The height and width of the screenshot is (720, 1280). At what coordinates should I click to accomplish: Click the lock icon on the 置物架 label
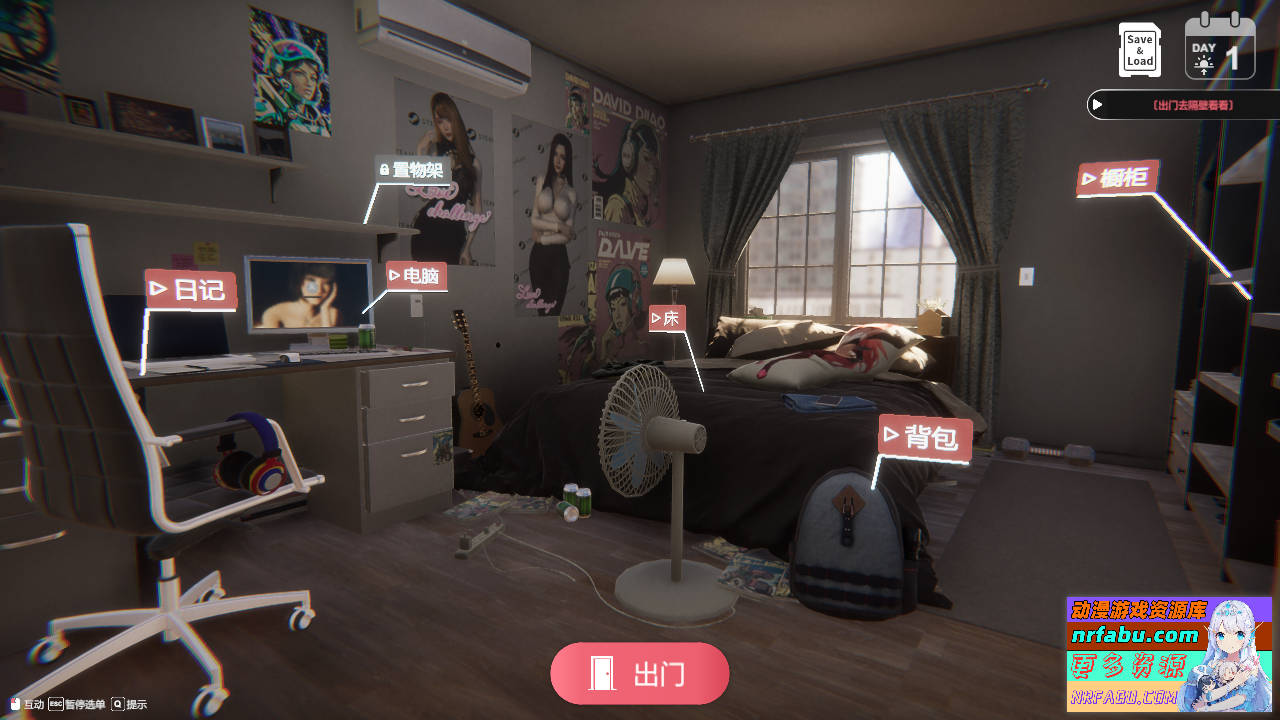(384, 170)
